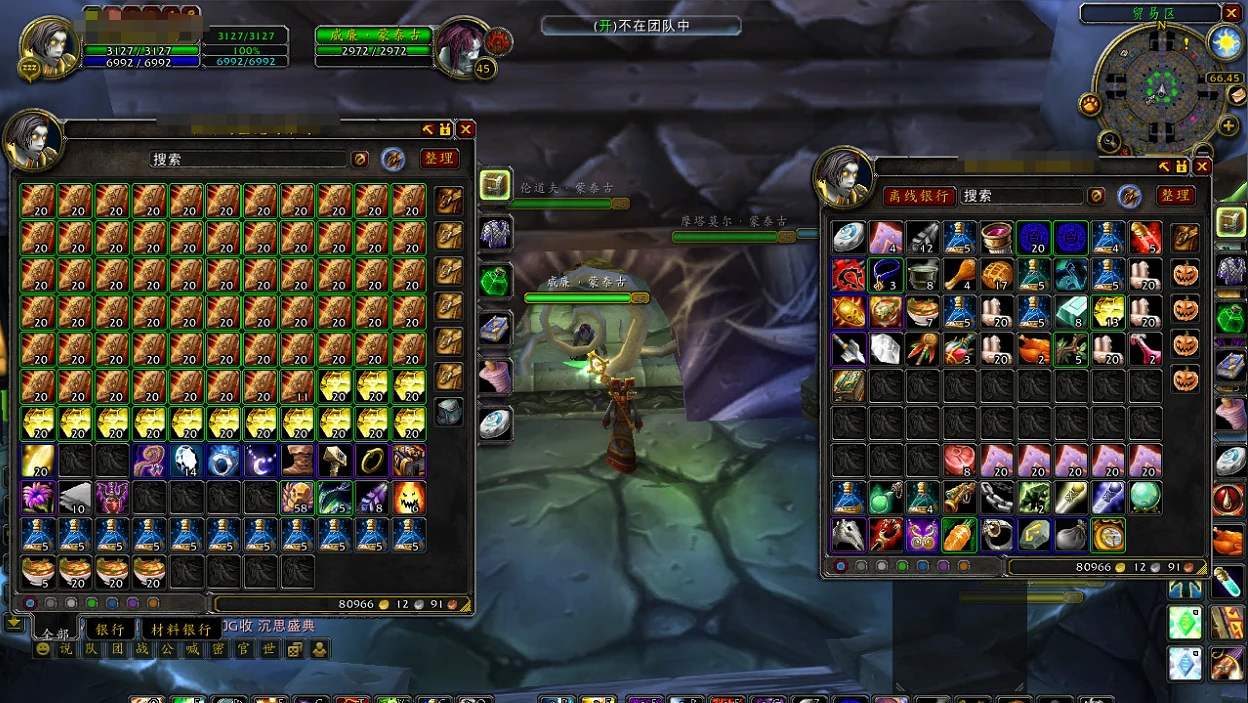1248x703 pixels.
Task: Open the mail envelope icon by minimap
Action: 1238,96
